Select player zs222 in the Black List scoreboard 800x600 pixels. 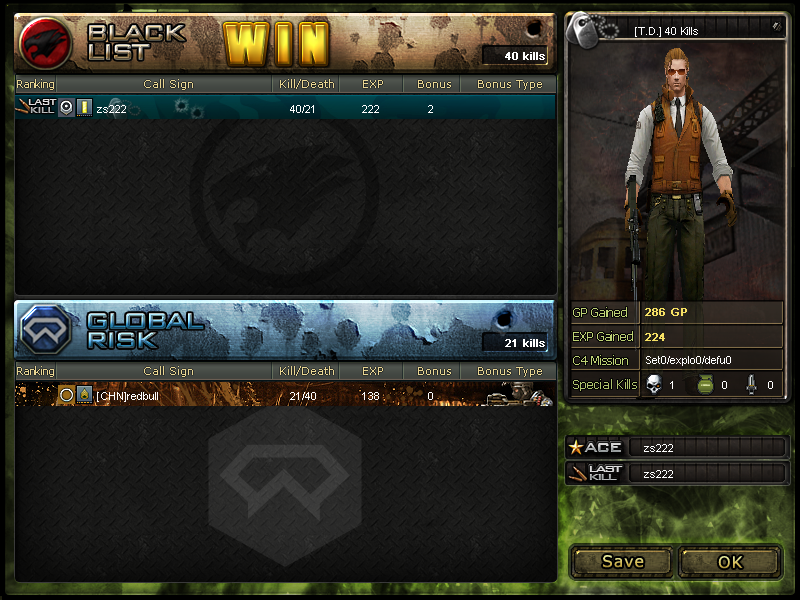(112, 108)
